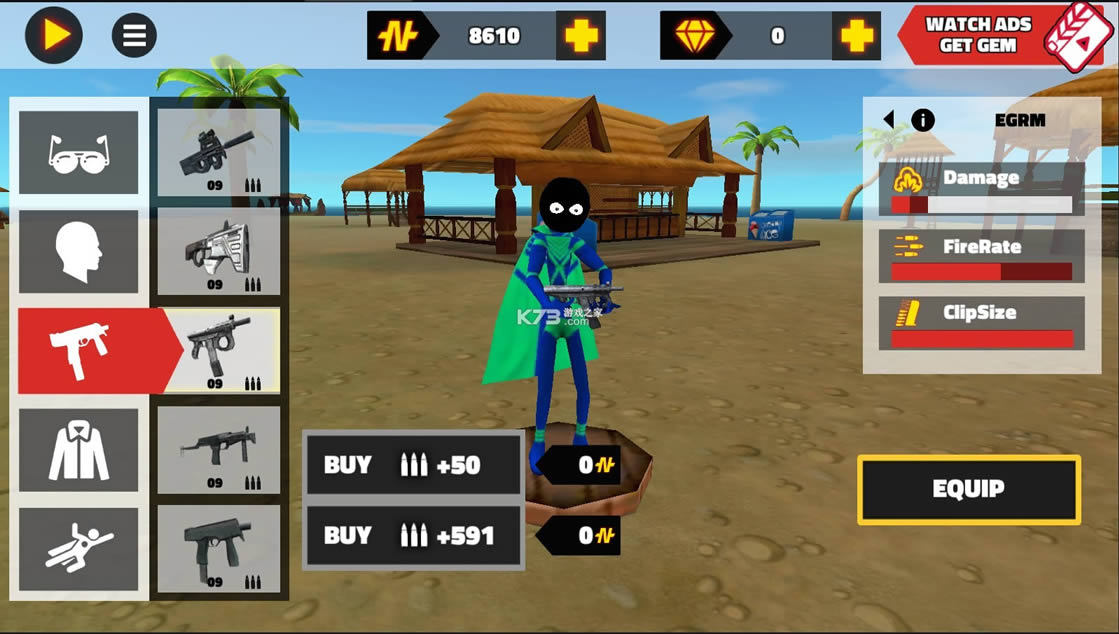The width and height of the screenshot is (1119, 634).
Task: Open the head customization category
Action: click(79, 251)
